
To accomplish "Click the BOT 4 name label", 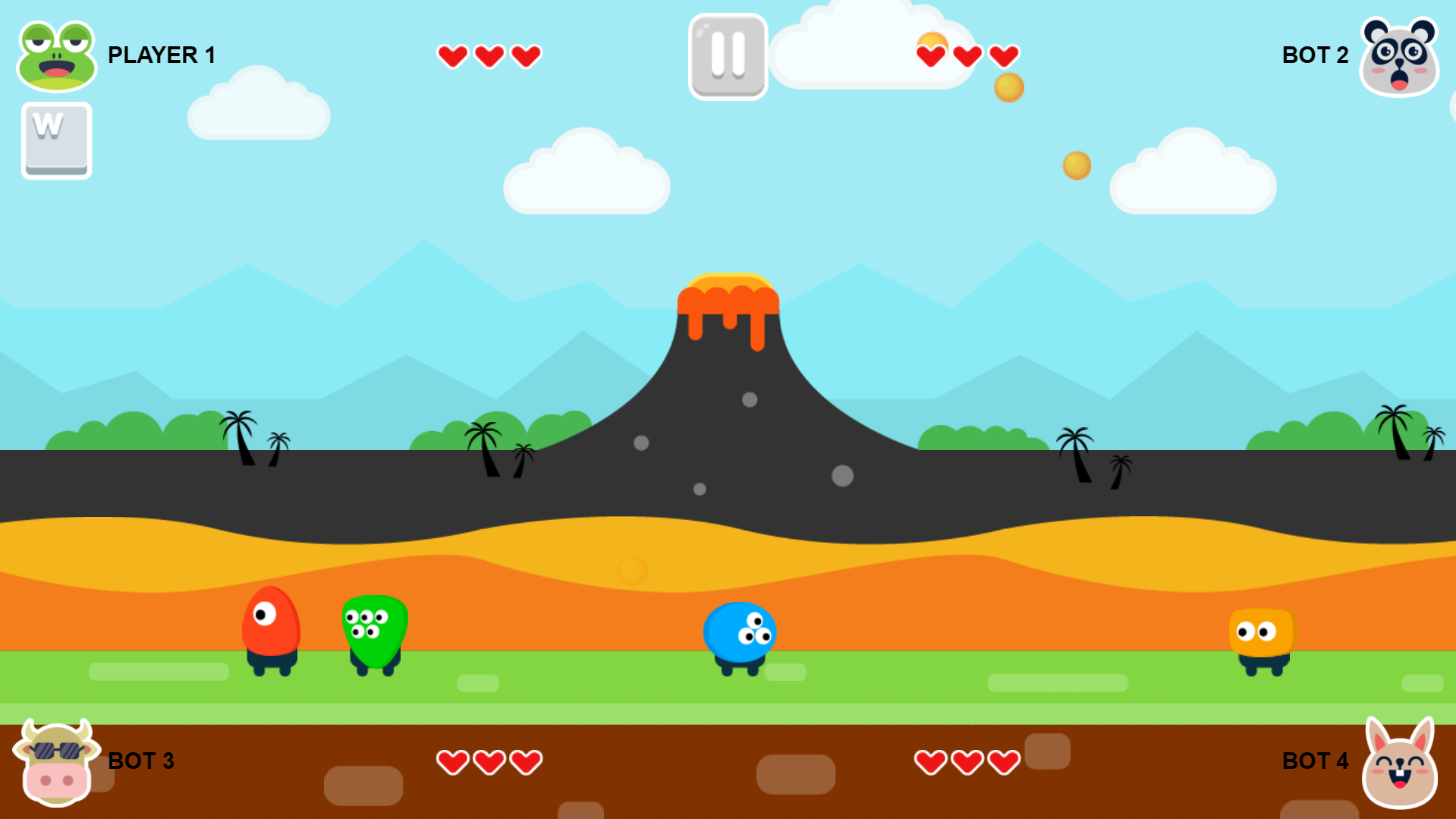I will click(x=1315, y=761).
